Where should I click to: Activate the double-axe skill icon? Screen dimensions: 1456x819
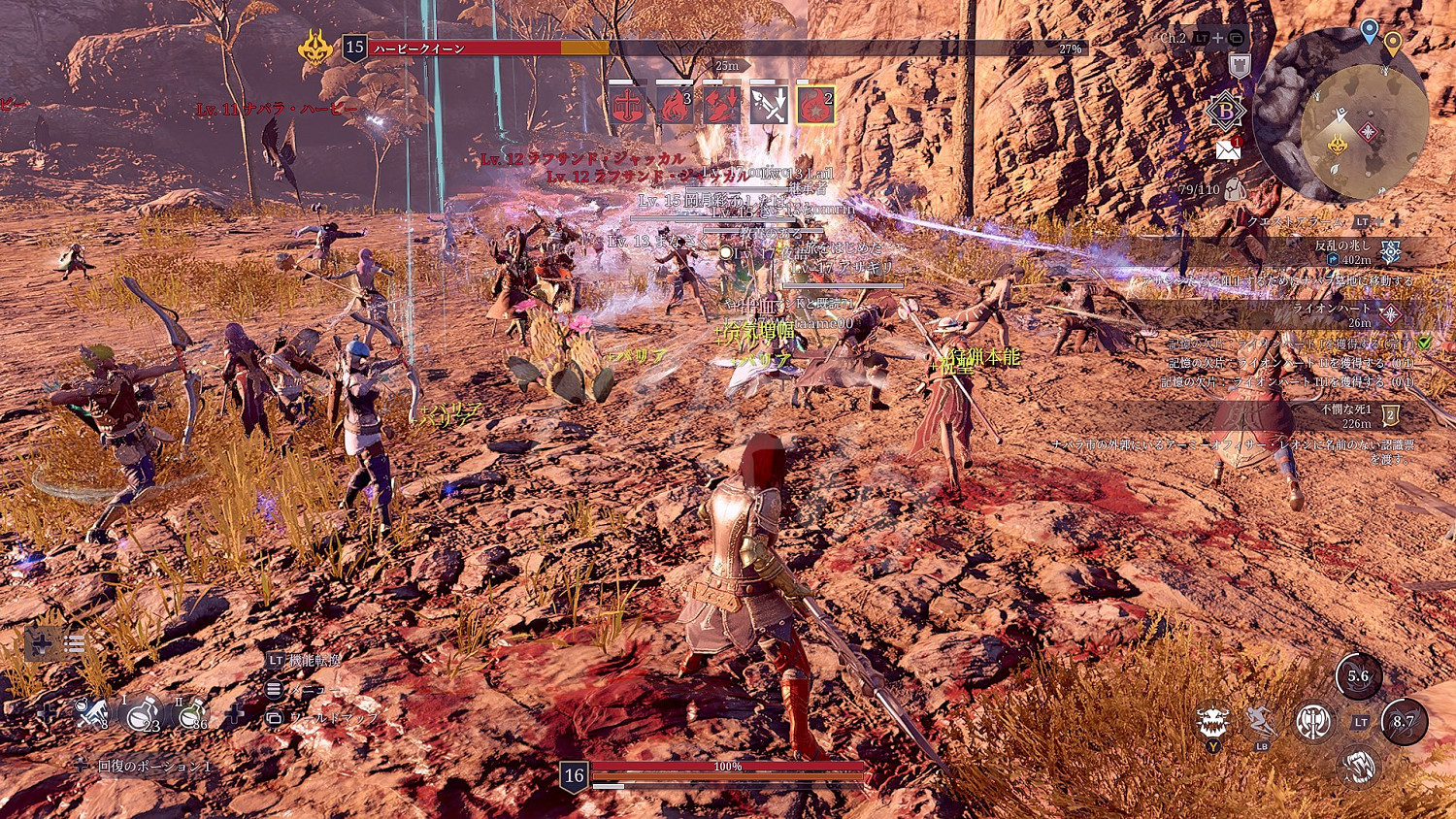tap(1312, 721)
